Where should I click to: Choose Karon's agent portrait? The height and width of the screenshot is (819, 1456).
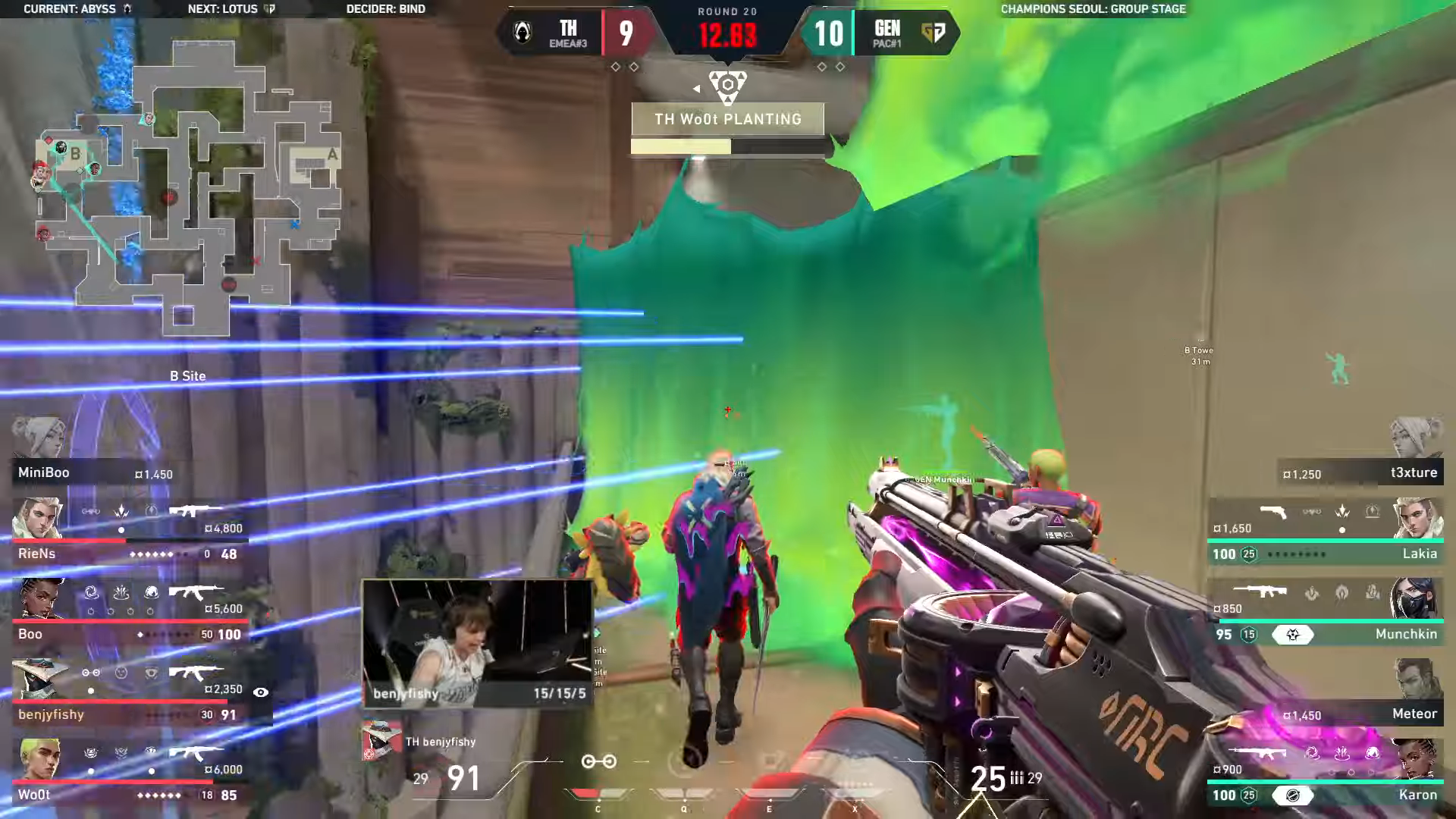pyautogui.click(x=1415, y=758)
